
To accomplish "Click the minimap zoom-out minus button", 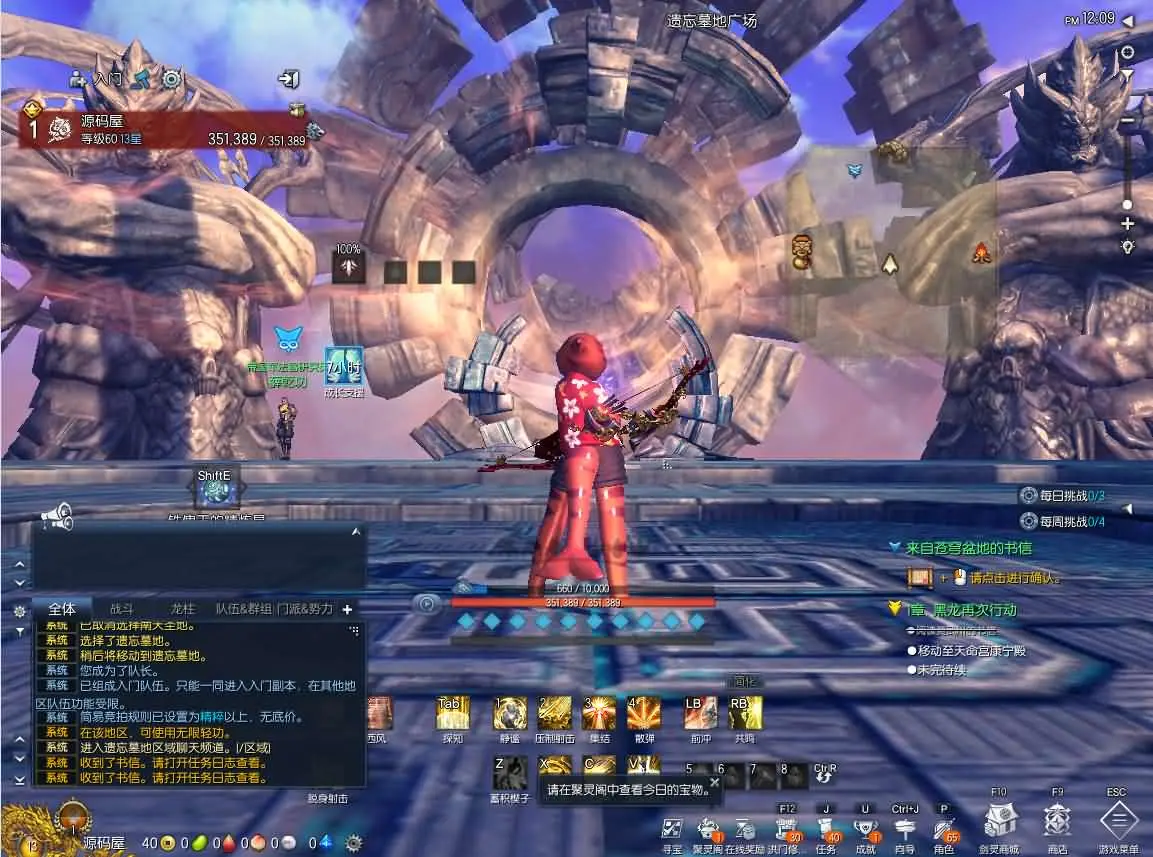I will tap(1128, 121).
